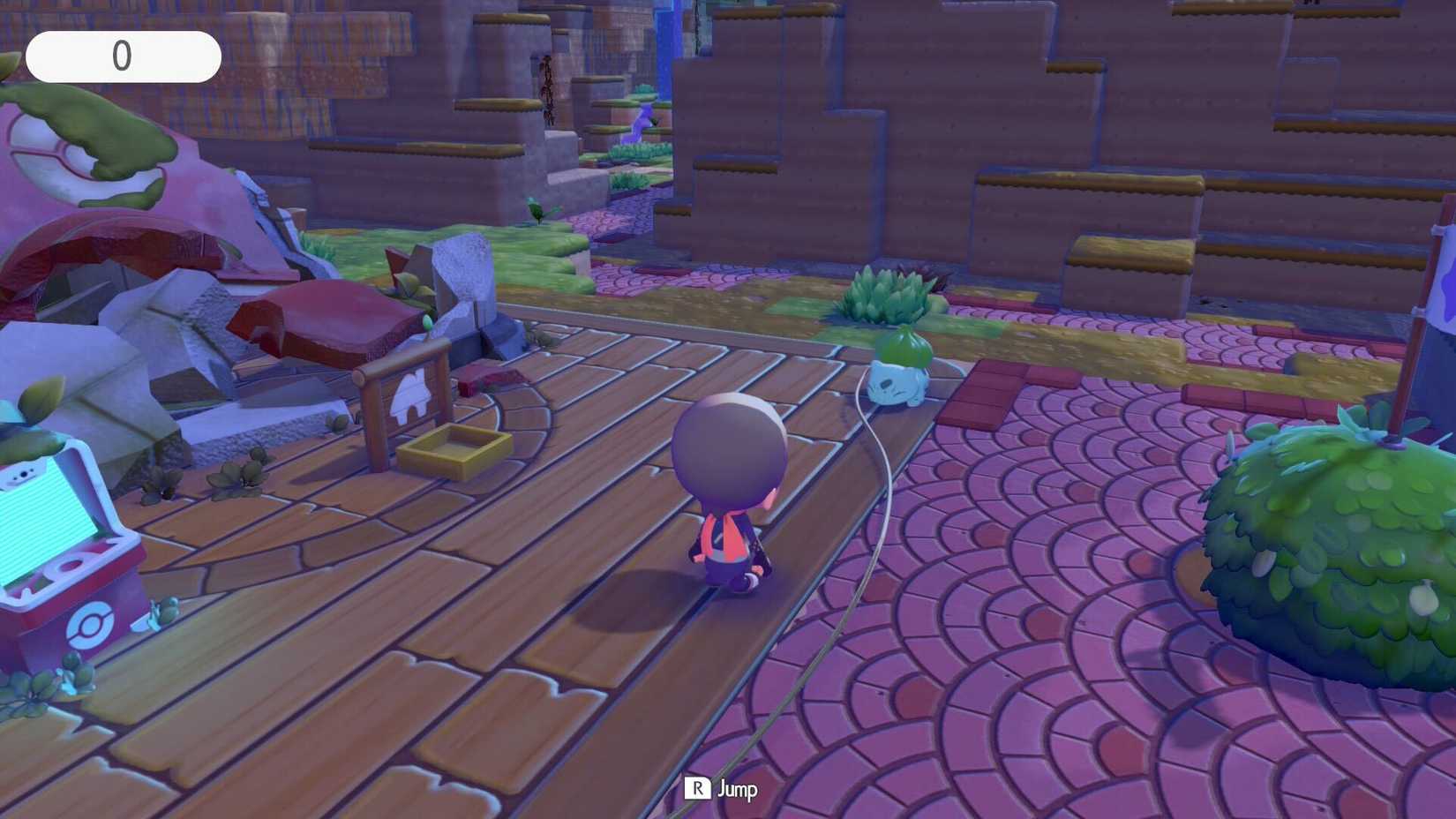Click the rounded white score banner
Viewport: 1456px width, 819px height.
tap(124, 56)
